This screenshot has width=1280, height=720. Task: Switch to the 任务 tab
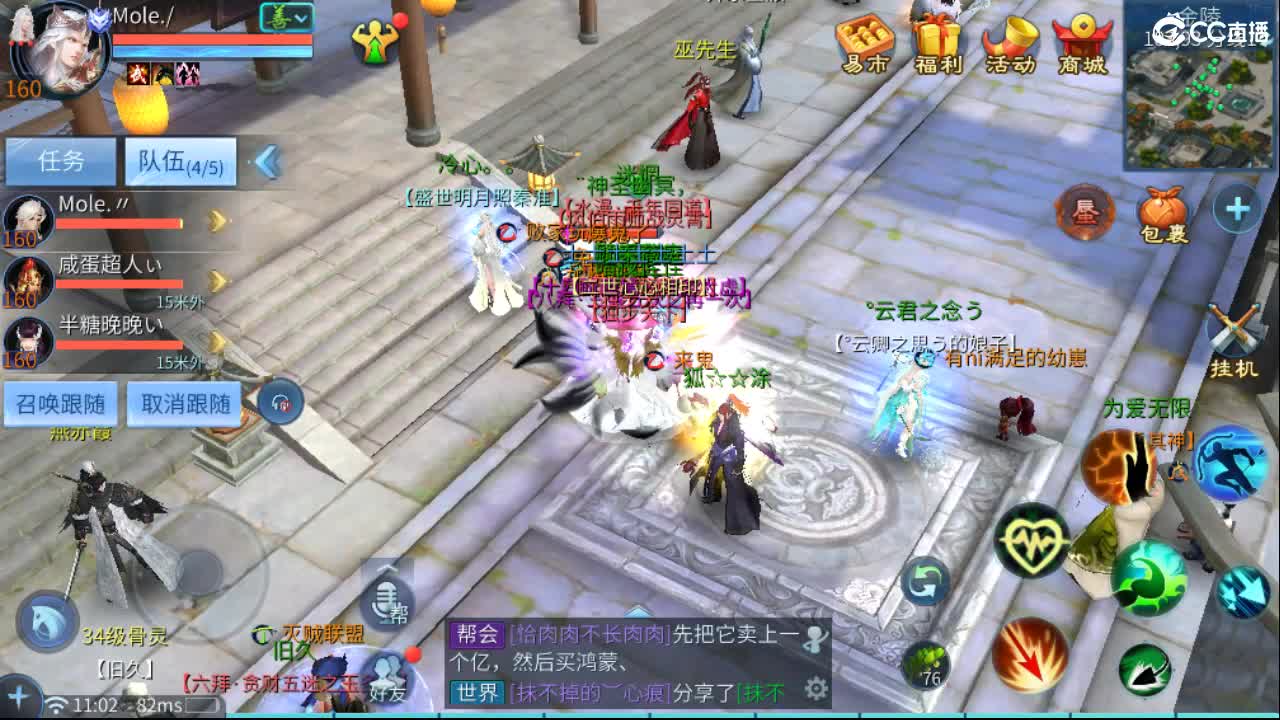click(x=60, y=161)
